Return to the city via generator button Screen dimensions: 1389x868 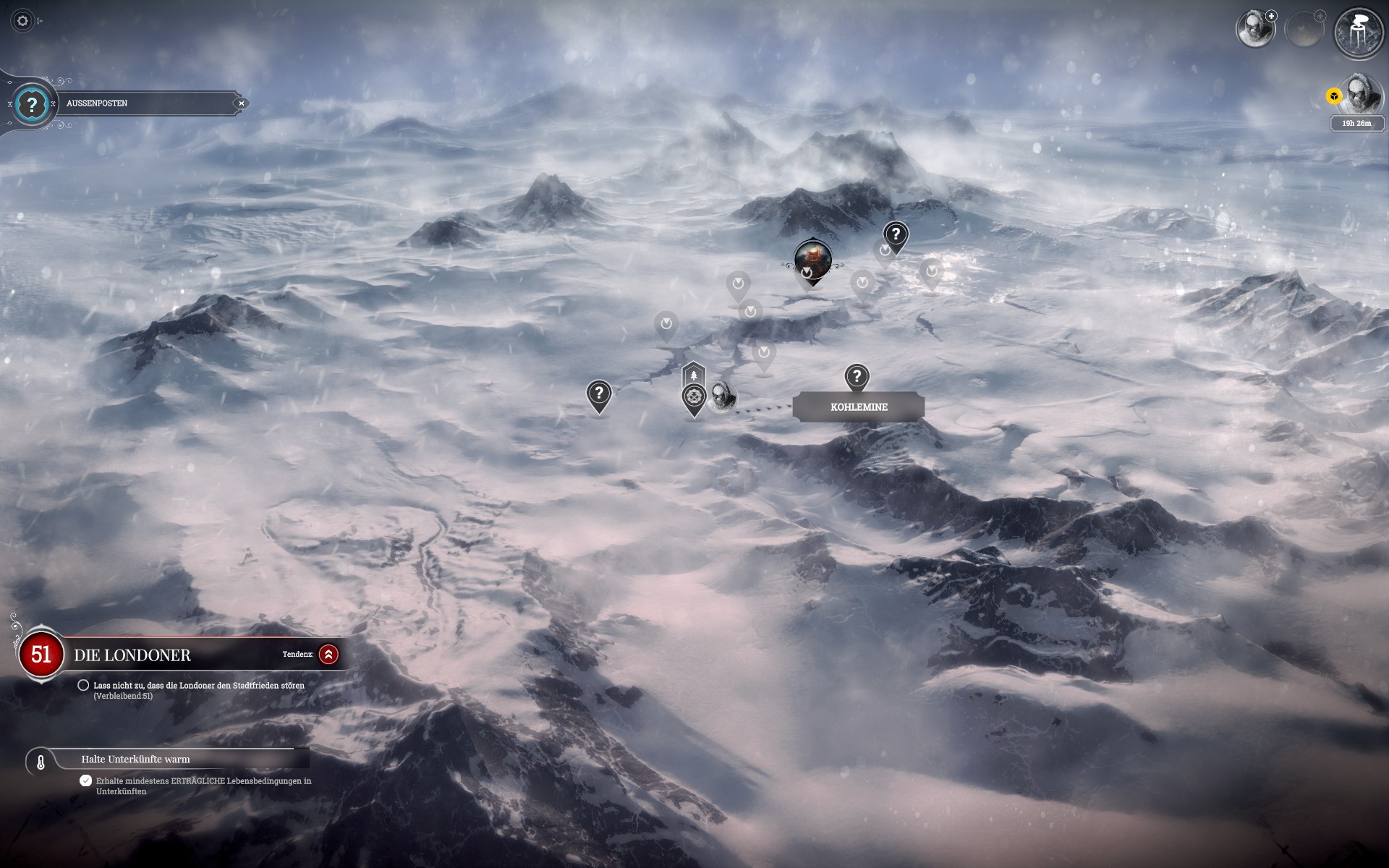(1357, 33)
